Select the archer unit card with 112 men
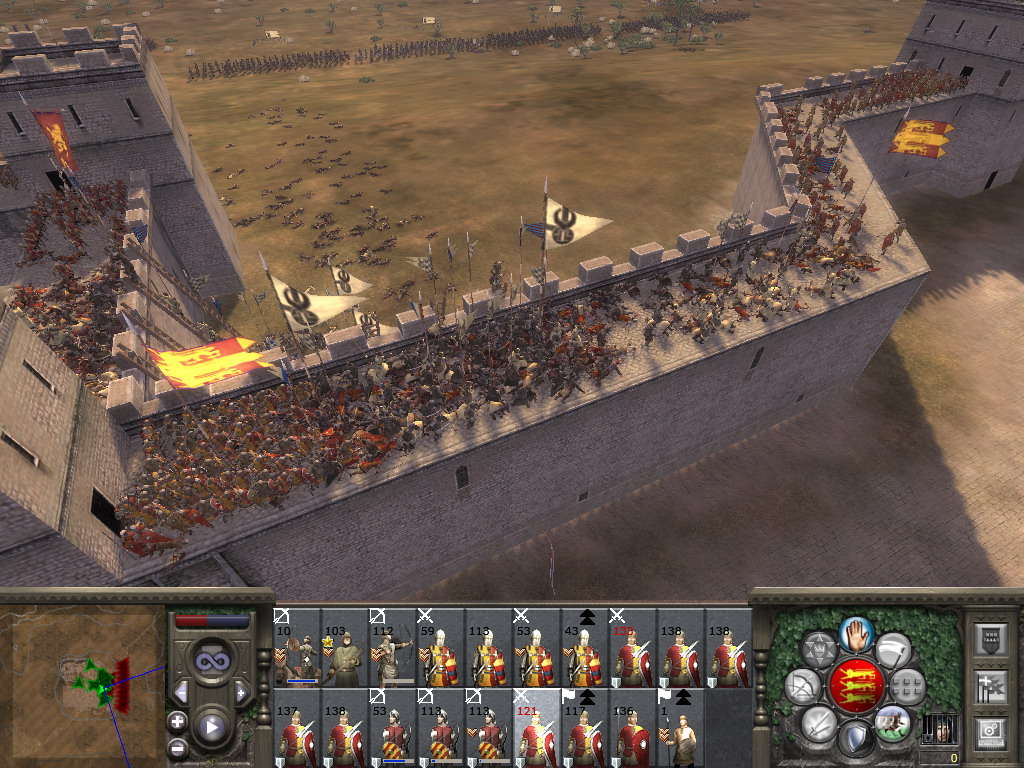The height and width of the screenshot is (768, 1024). (393, 648)
